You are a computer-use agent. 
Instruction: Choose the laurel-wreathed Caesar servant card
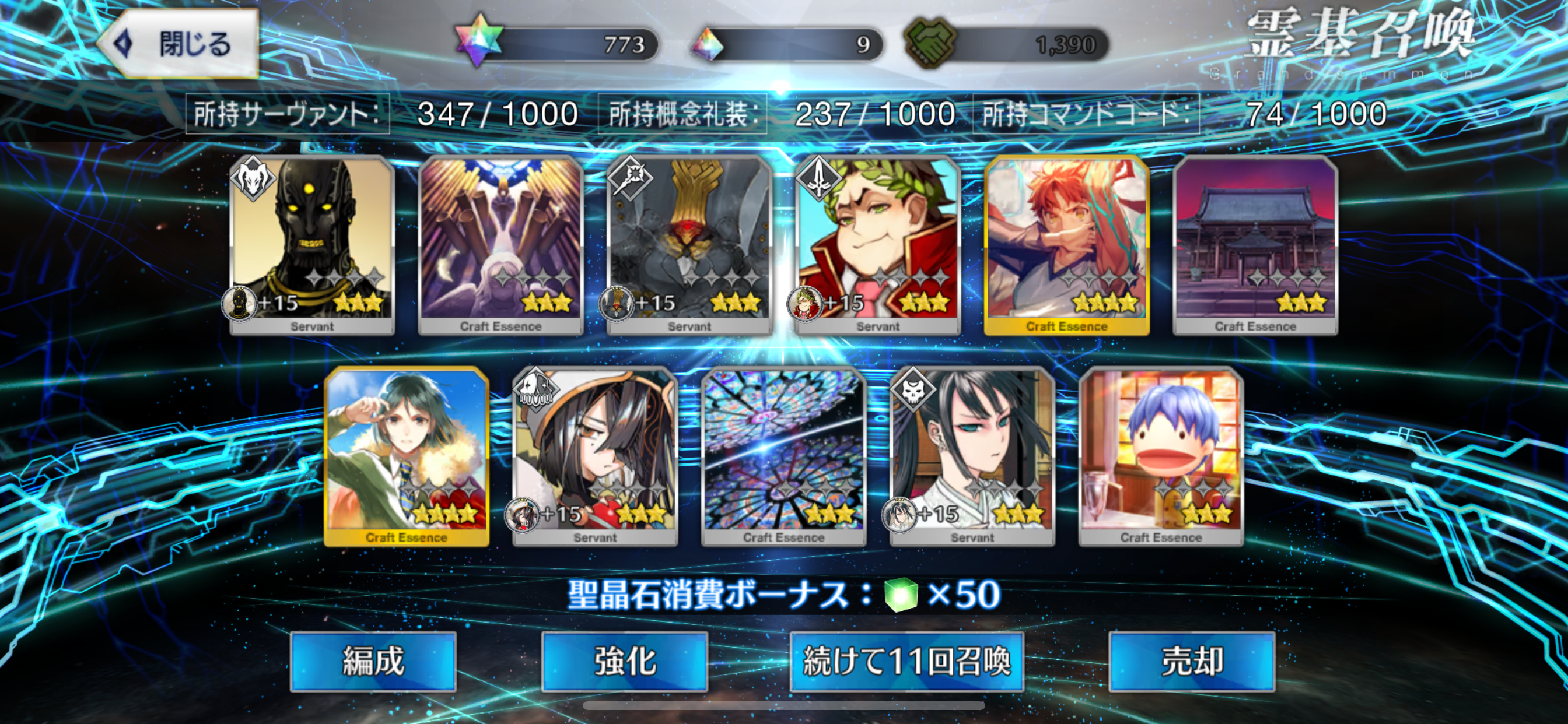[878, 243]
